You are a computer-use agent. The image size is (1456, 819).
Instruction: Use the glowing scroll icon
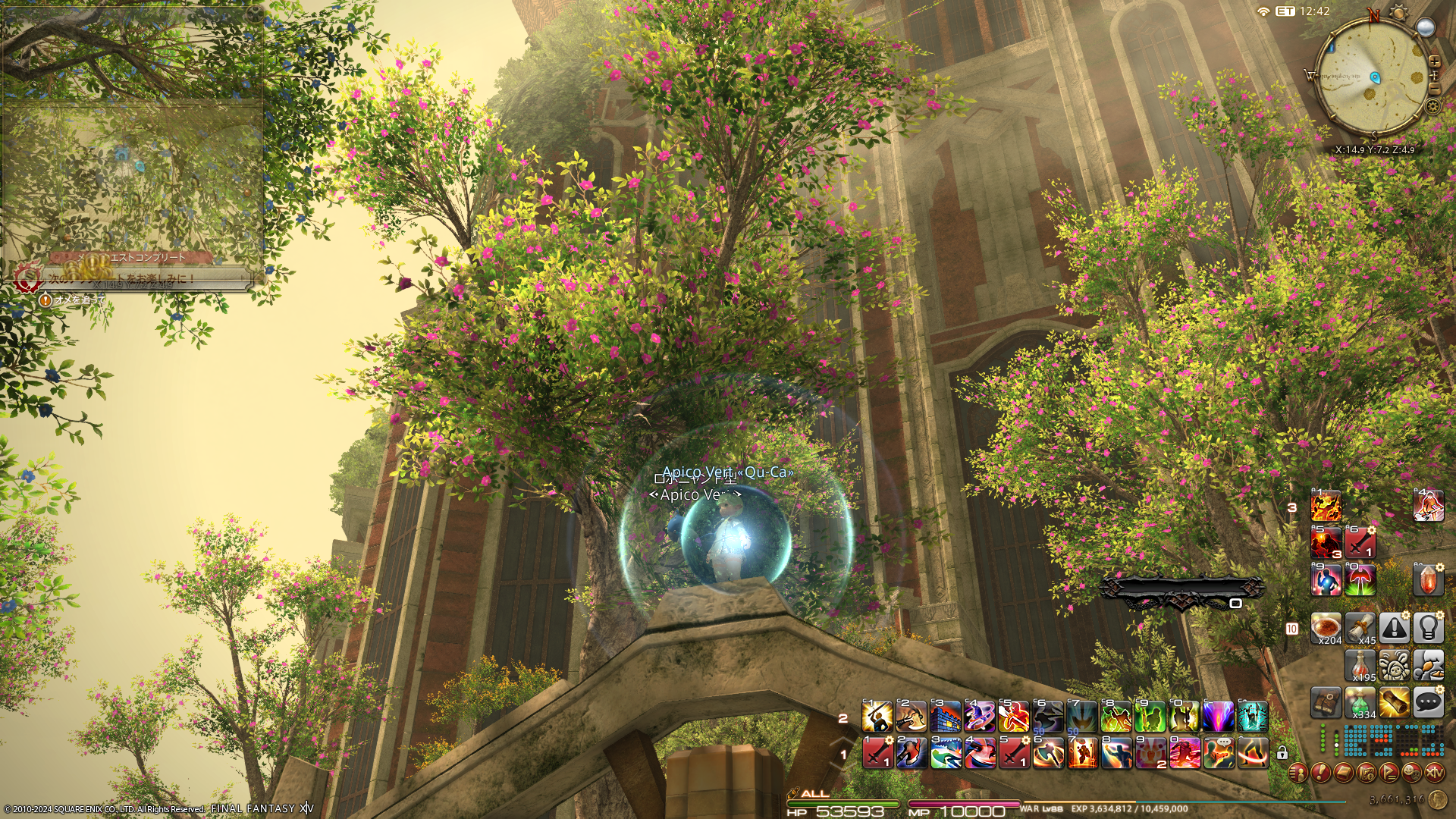point(1394,703)
